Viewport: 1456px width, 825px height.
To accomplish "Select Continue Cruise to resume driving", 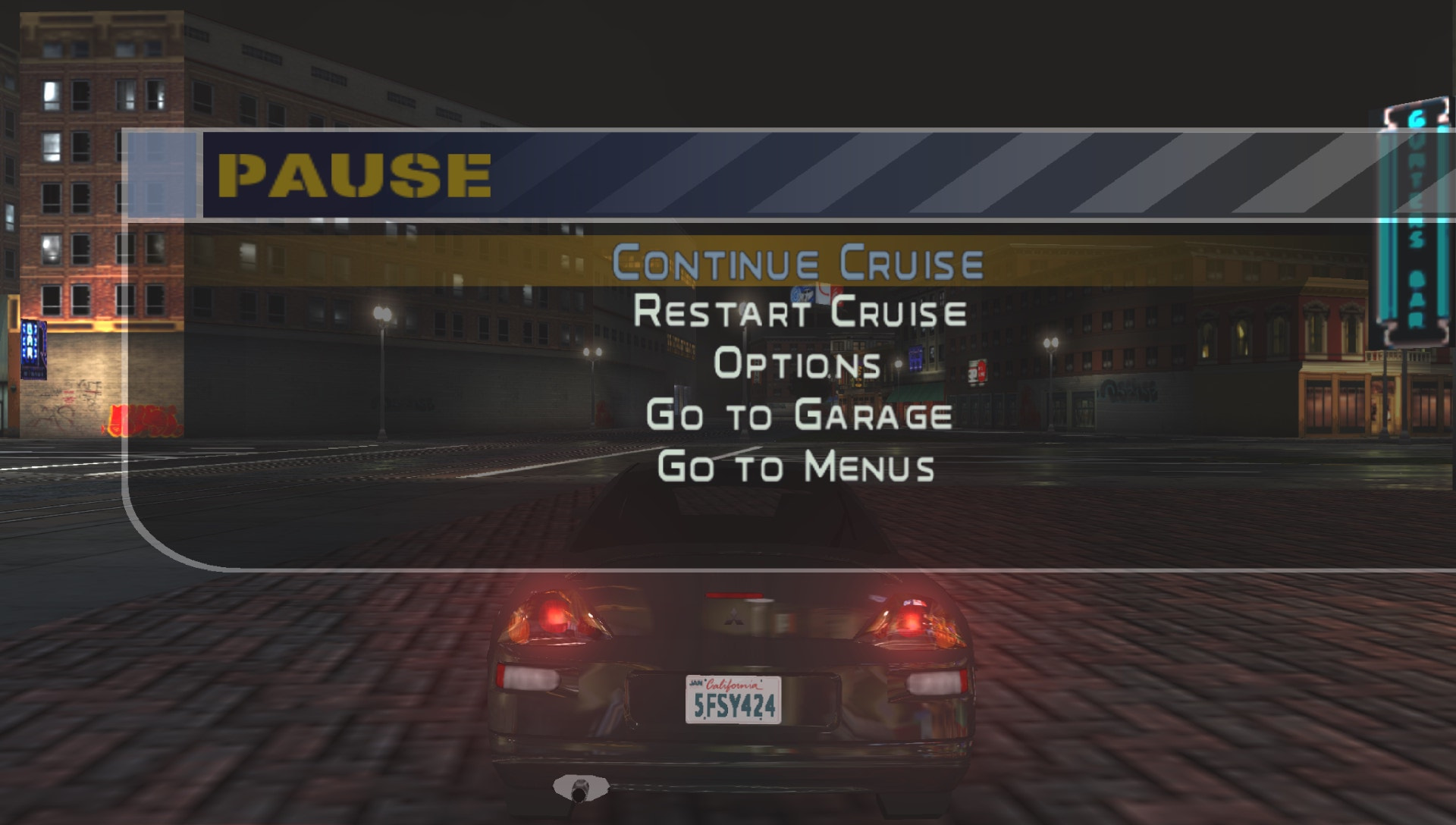I will 797,262.
